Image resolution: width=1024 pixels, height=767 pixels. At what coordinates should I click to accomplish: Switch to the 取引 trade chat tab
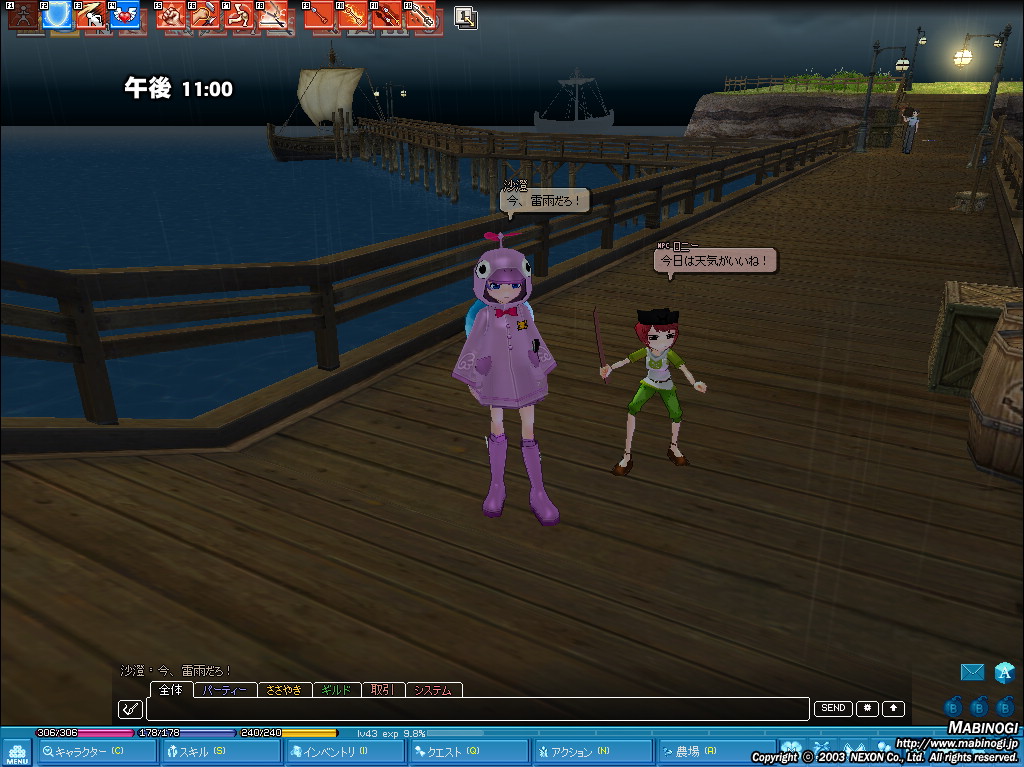click(383, 690)
